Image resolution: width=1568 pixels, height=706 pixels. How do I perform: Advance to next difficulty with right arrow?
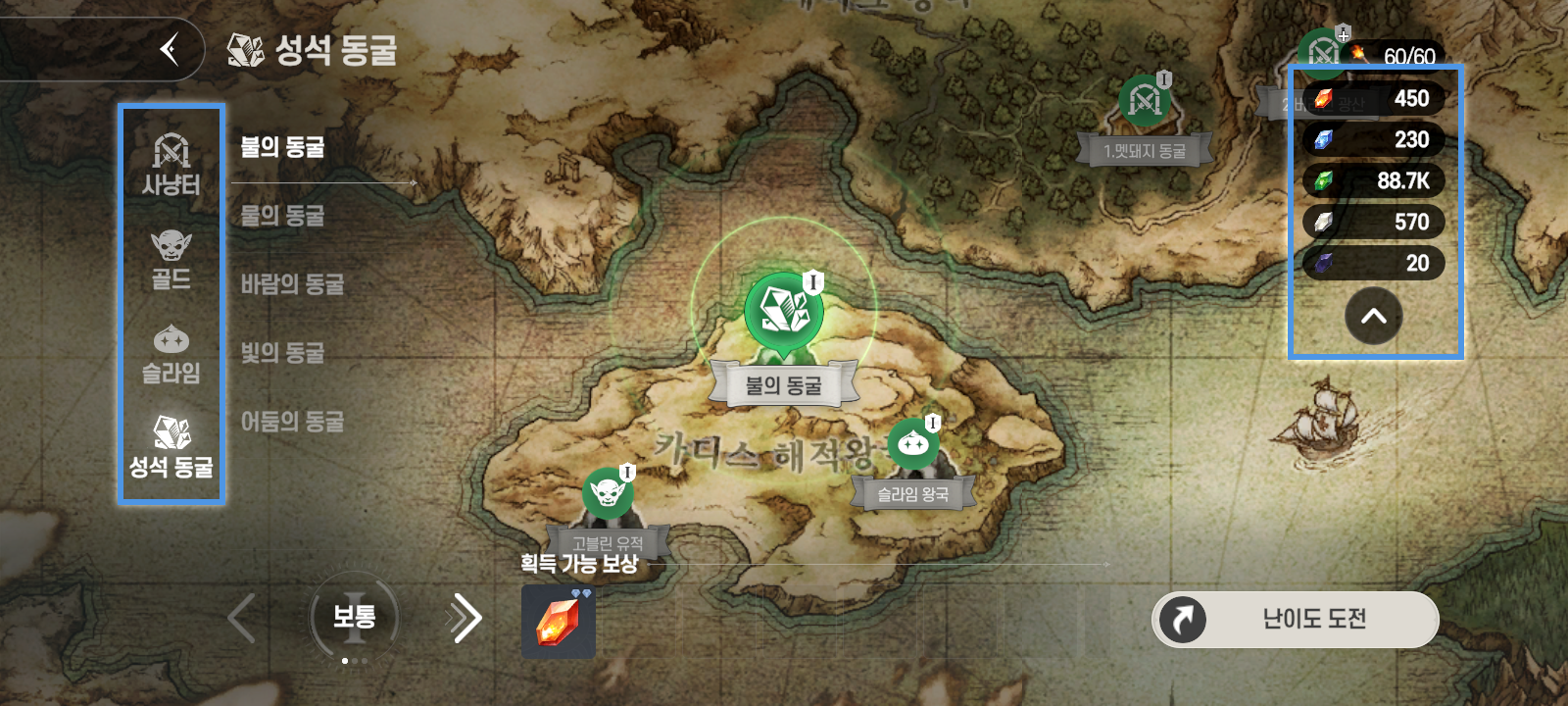pyautogui.click(x=465, y=618)
